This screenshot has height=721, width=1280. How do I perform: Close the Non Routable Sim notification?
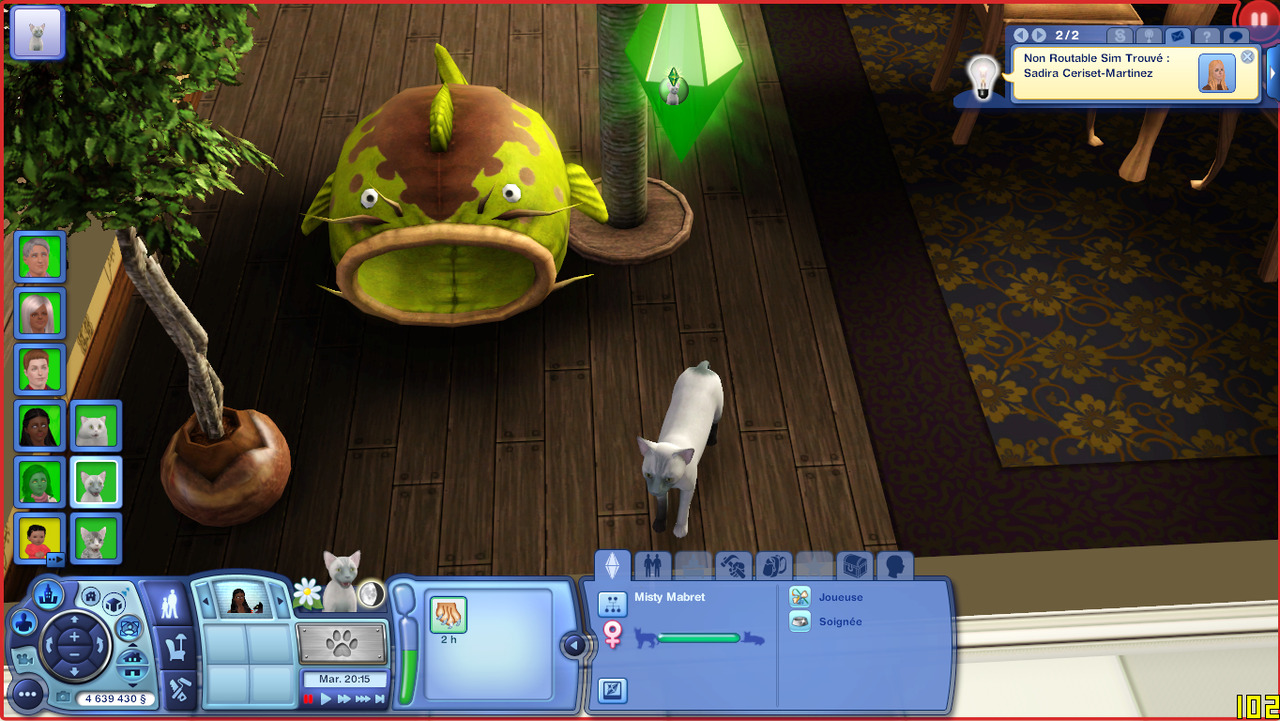[x=1247, y=57]
